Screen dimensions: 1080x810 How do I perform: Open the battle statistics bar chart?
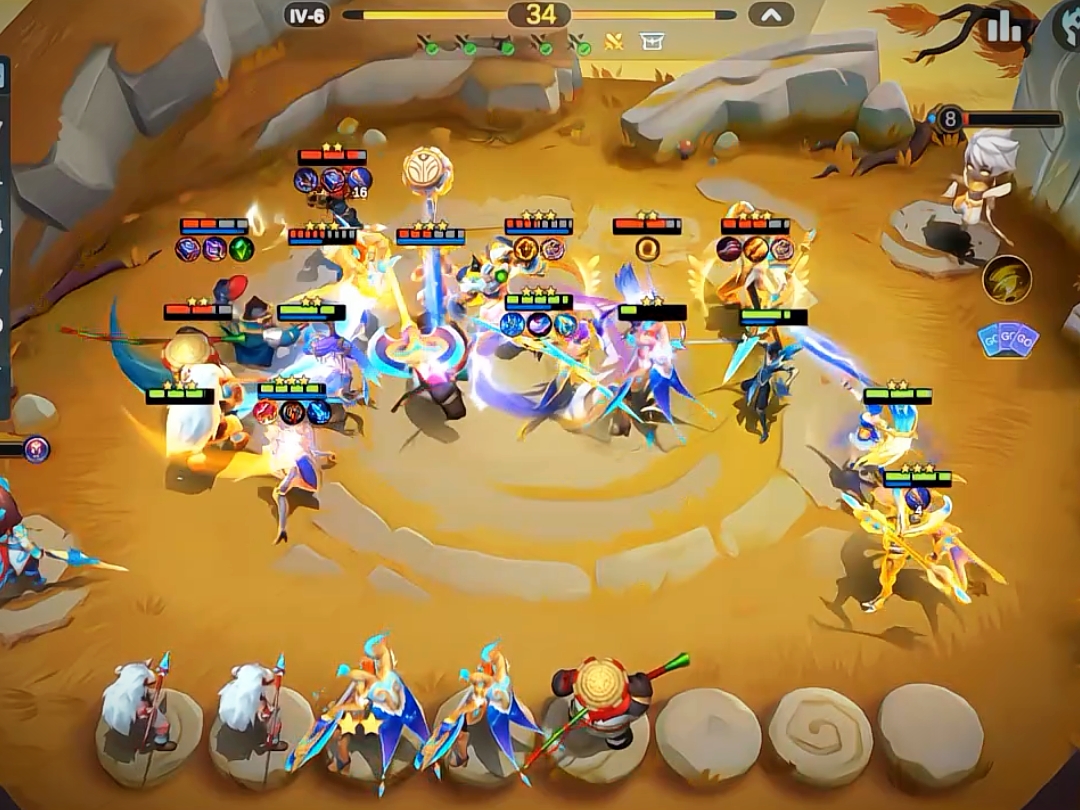[1004, 28]
